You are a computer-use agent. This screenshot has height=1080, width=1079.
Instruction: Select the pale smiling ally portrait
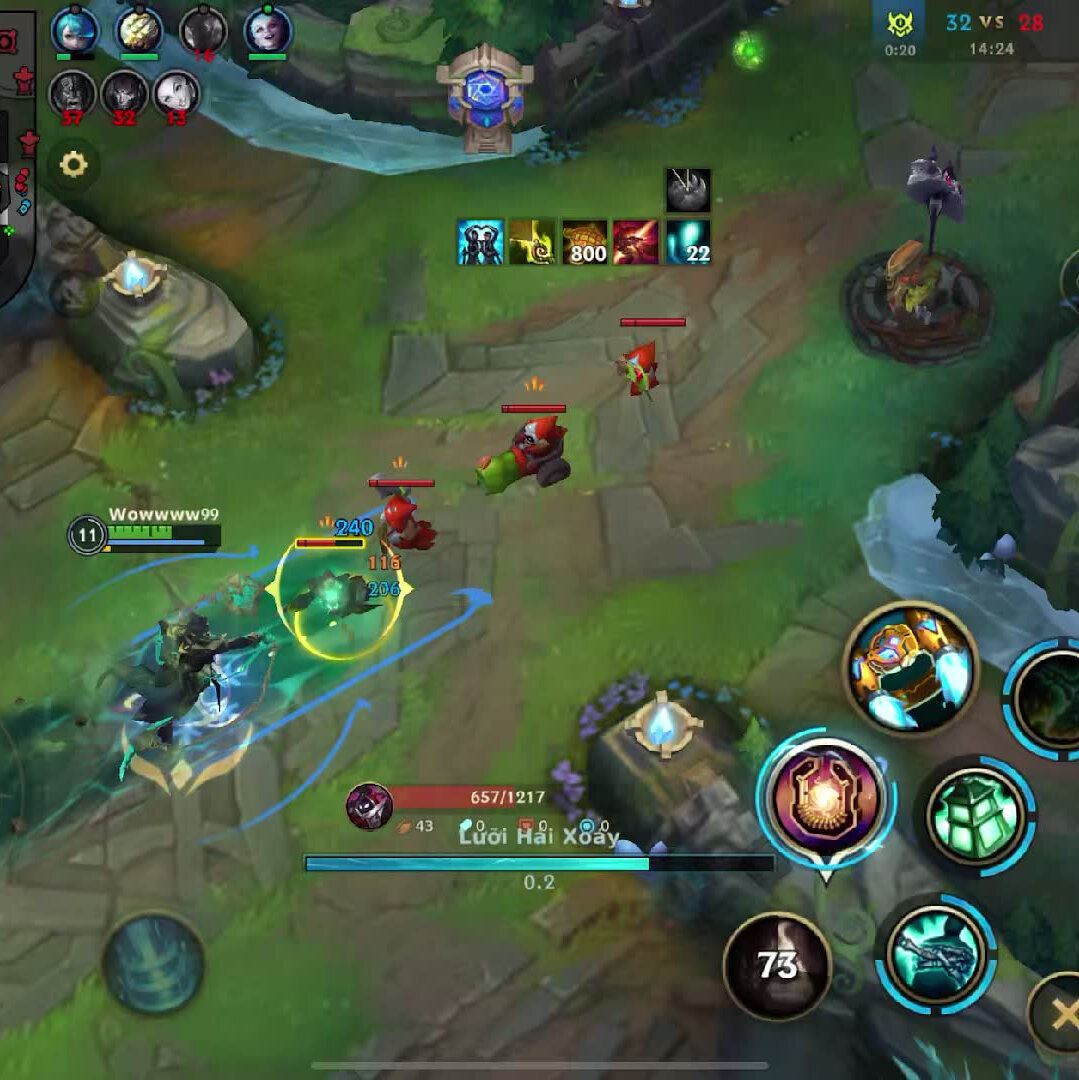click(268, 29)
